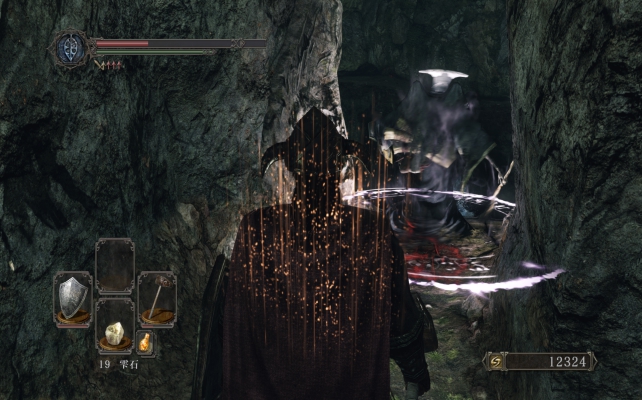Click the blue covenant emblem
Viewport: 642px width, 400px height.
[72, 48]
